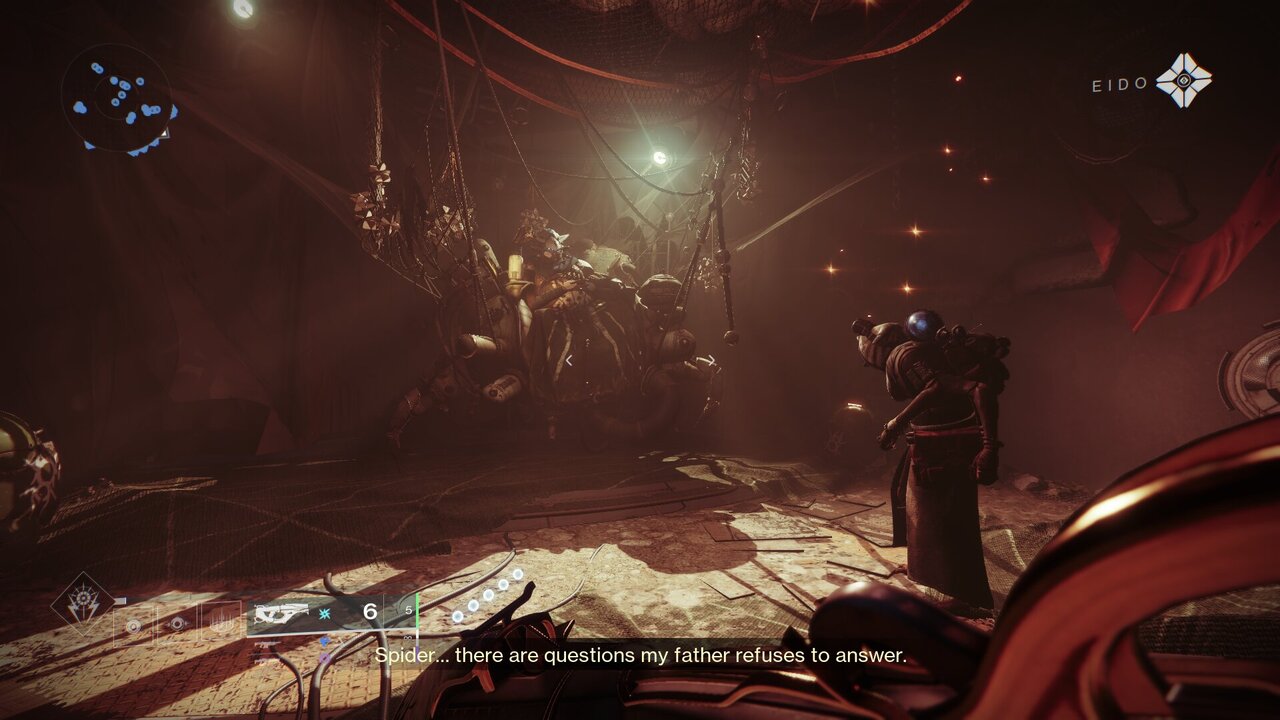Click the ammo count showing 6
This screenshot has width=1280, height=720.
370,610
